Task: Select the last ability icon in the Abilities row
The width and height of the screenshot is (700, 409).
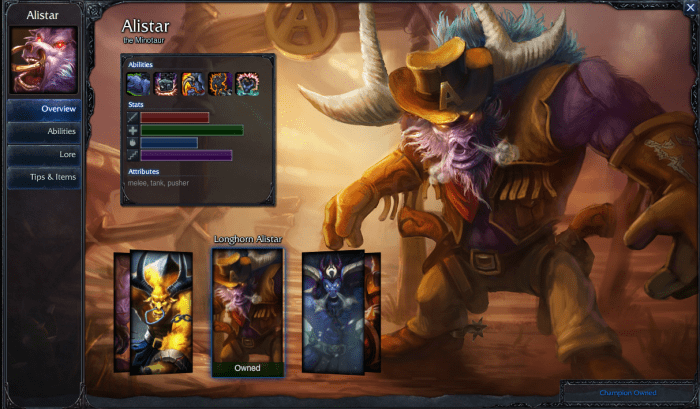Action: click(247, 84)
